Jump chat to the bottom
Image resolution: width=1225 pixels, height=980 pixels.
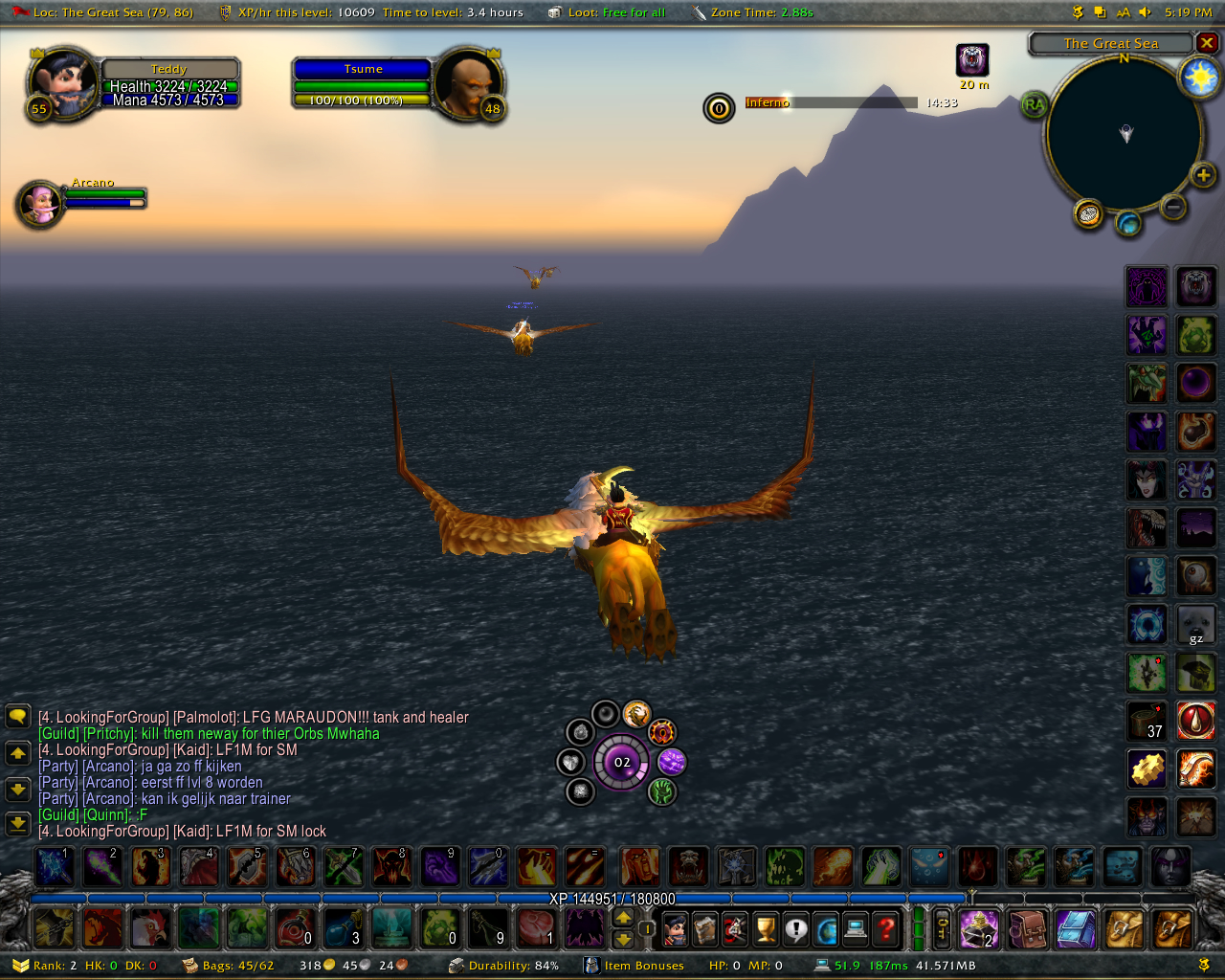pyautogui.click(x=17, y=823)
